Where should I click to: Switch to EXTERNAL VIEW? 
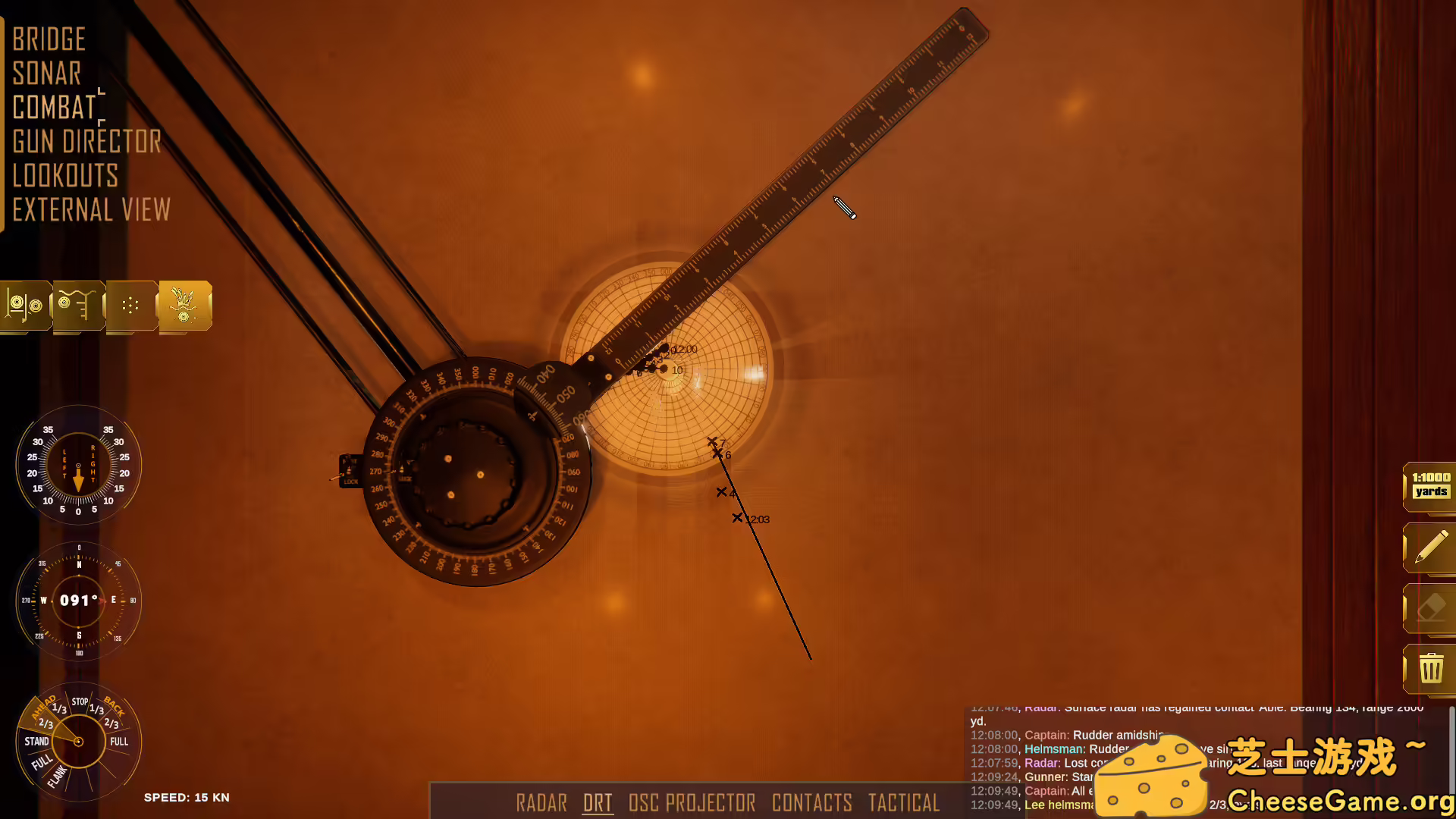click(x=90, y=209)
